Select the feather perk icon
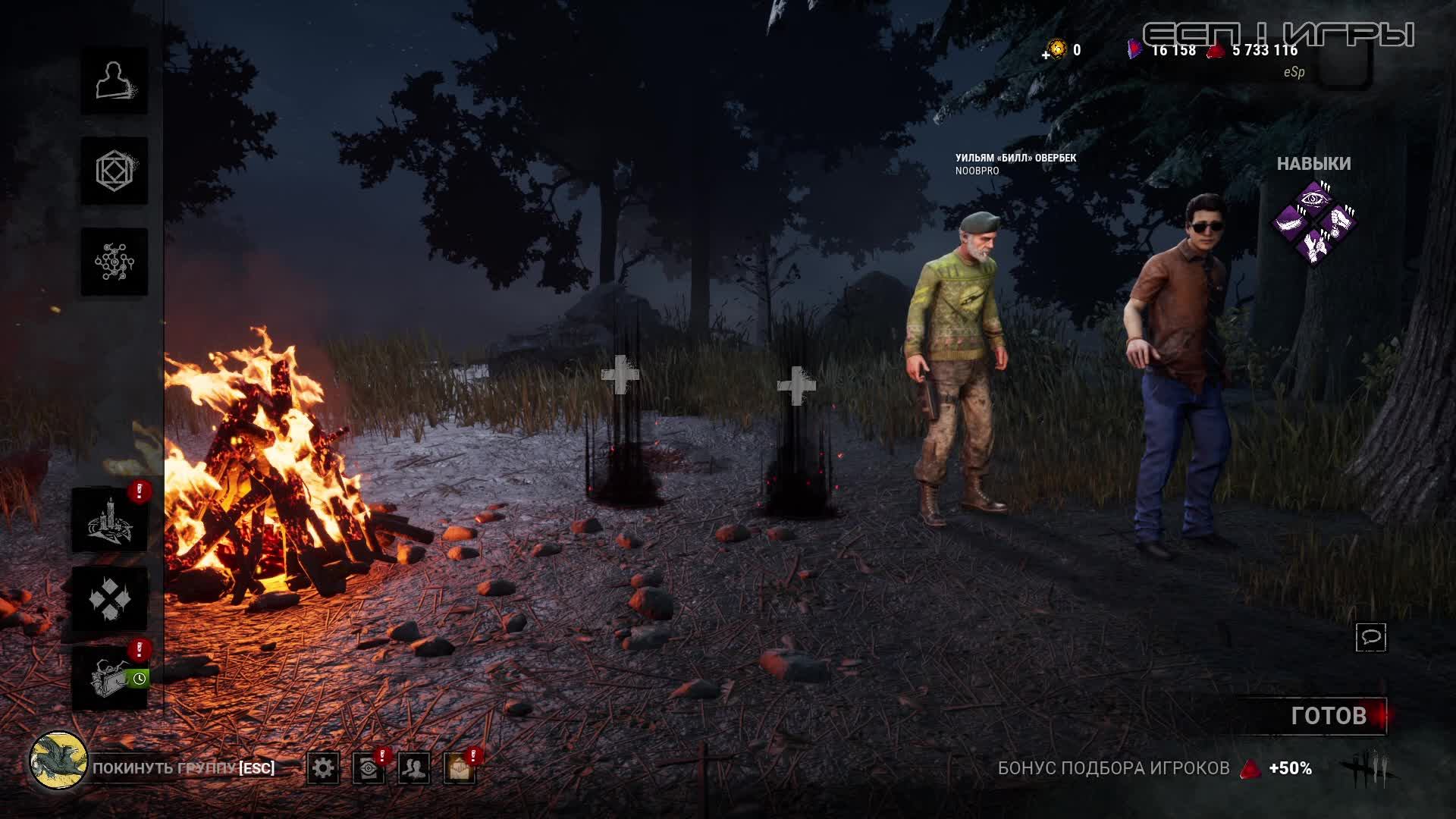 click(x=1291, y=222)
